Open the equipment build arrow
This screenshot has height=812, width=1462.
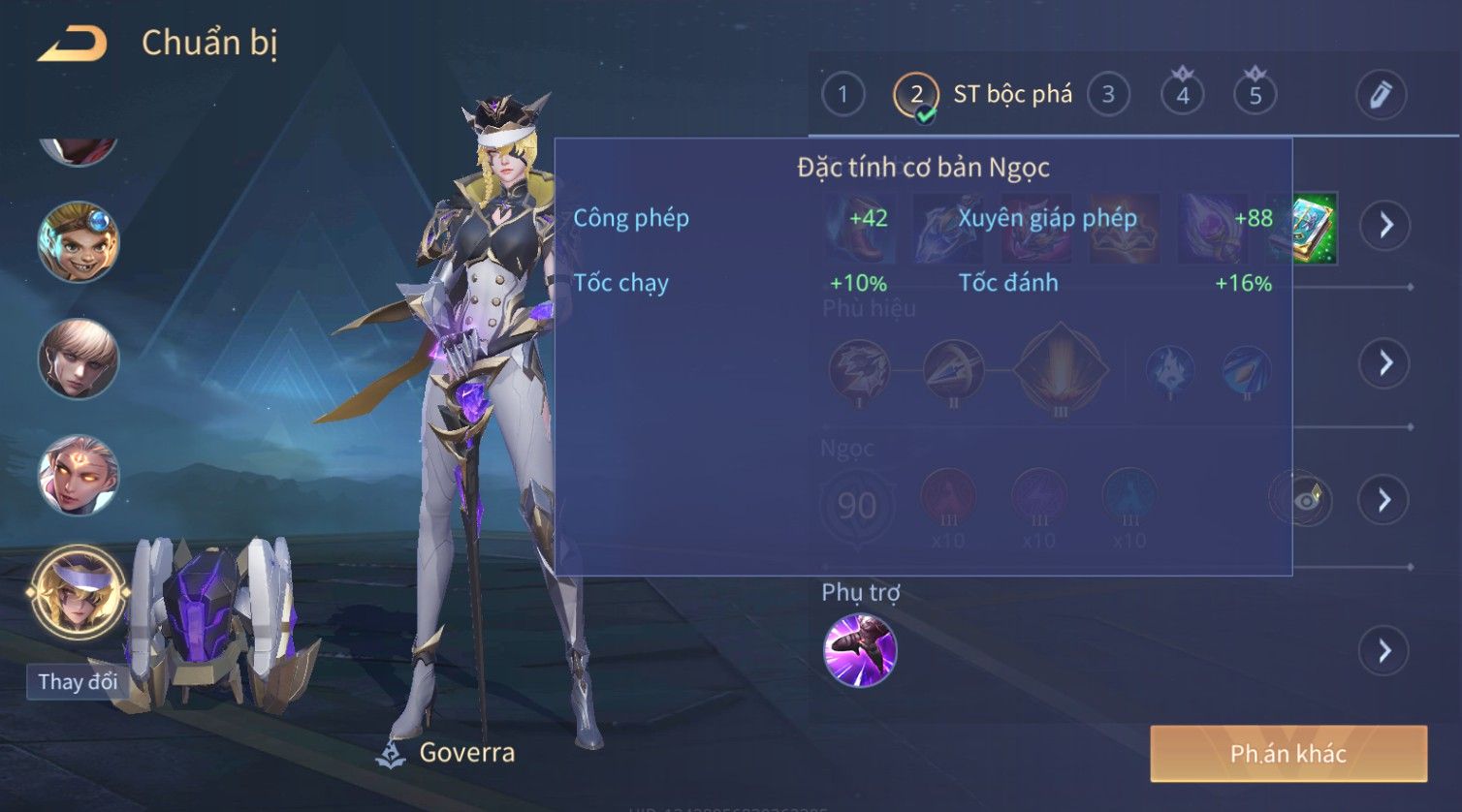[x=1384, y=226]
